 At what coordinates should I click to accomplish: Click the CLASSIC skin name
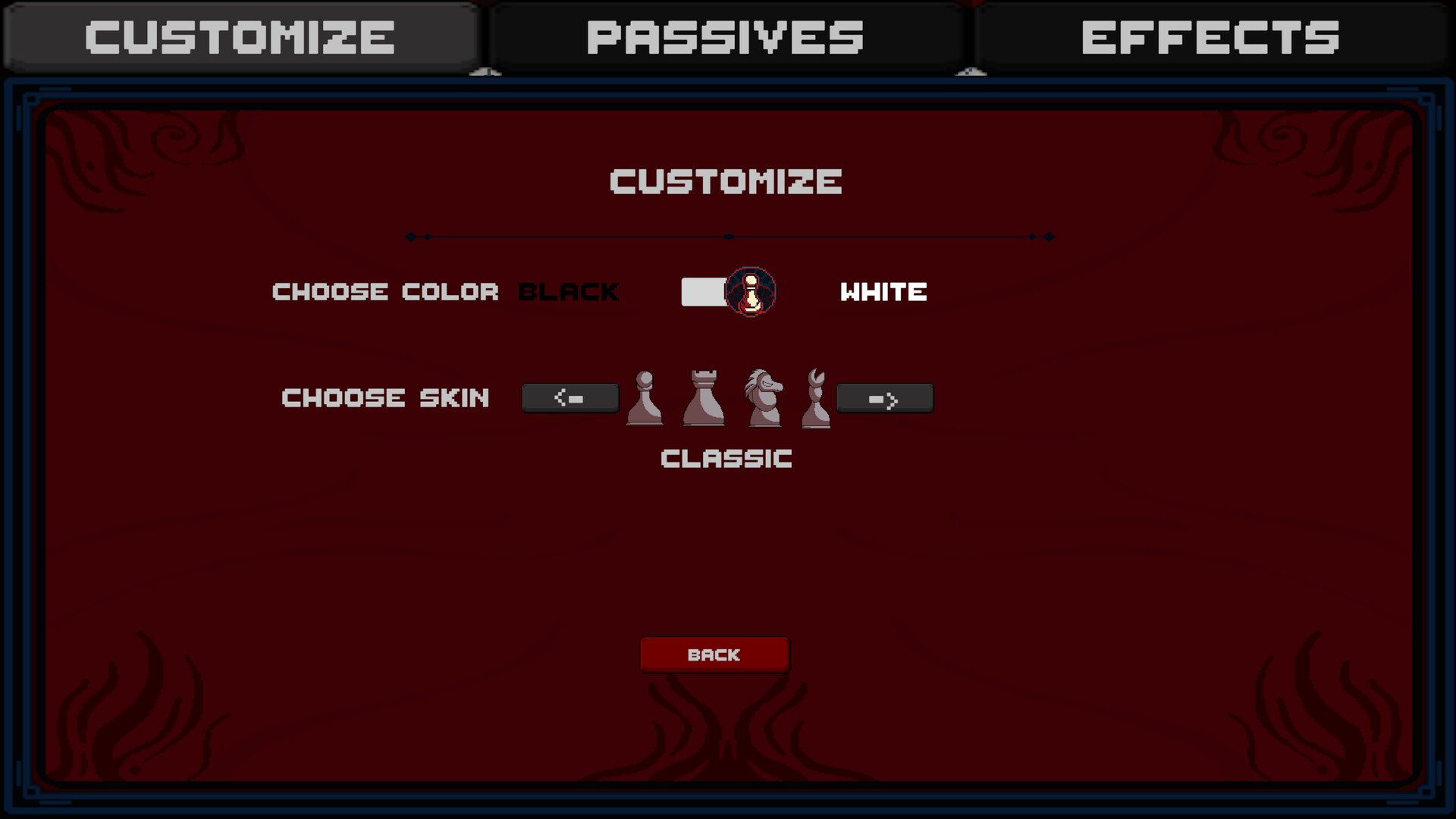tap(726, 457)
